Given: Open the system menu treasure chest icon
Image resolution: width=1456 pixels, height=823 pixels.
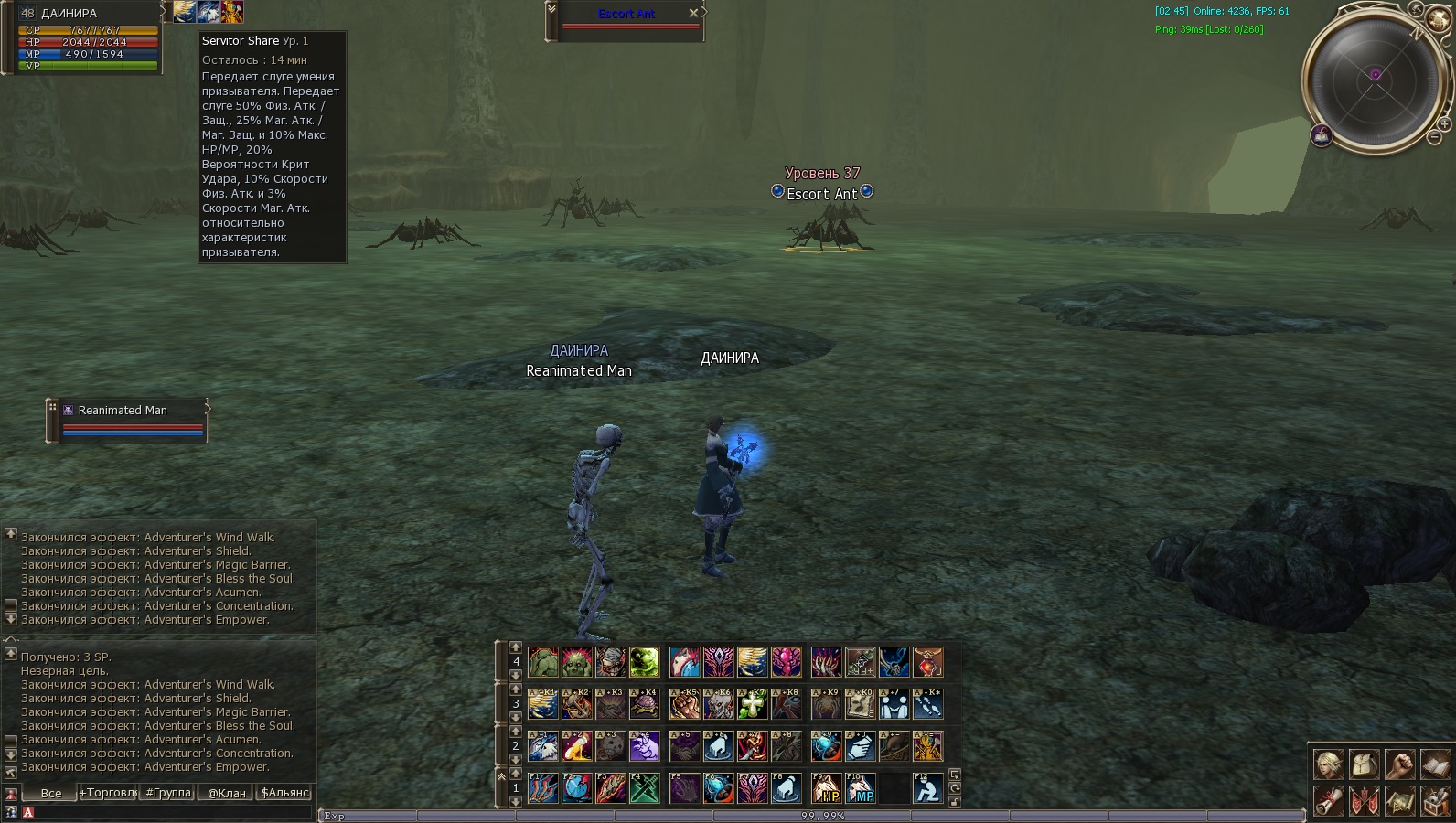Looking at the screenshot, I should [x=1435, y=800].
